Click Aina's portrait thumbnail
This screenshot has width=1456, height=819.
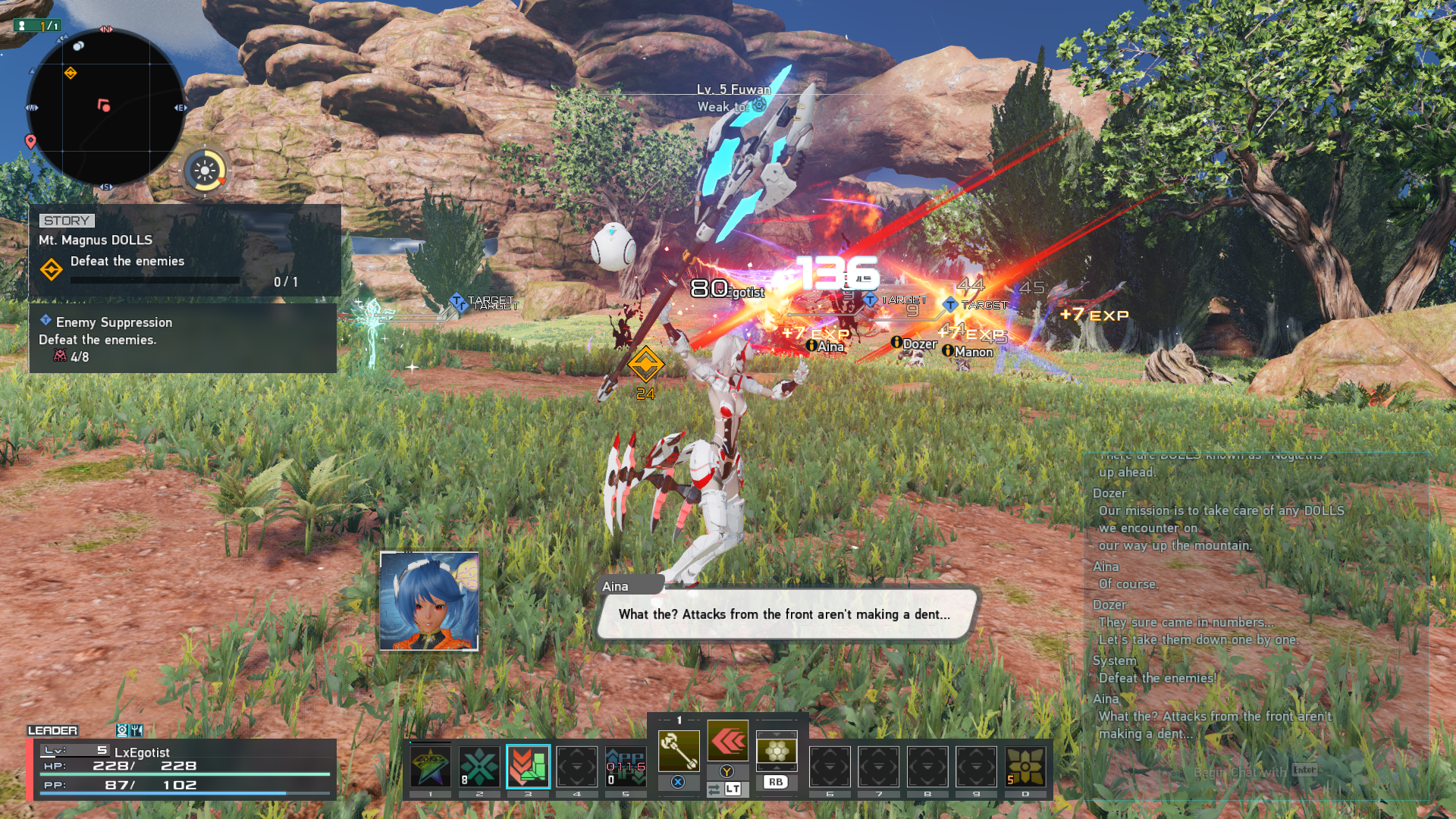[429, 601]
